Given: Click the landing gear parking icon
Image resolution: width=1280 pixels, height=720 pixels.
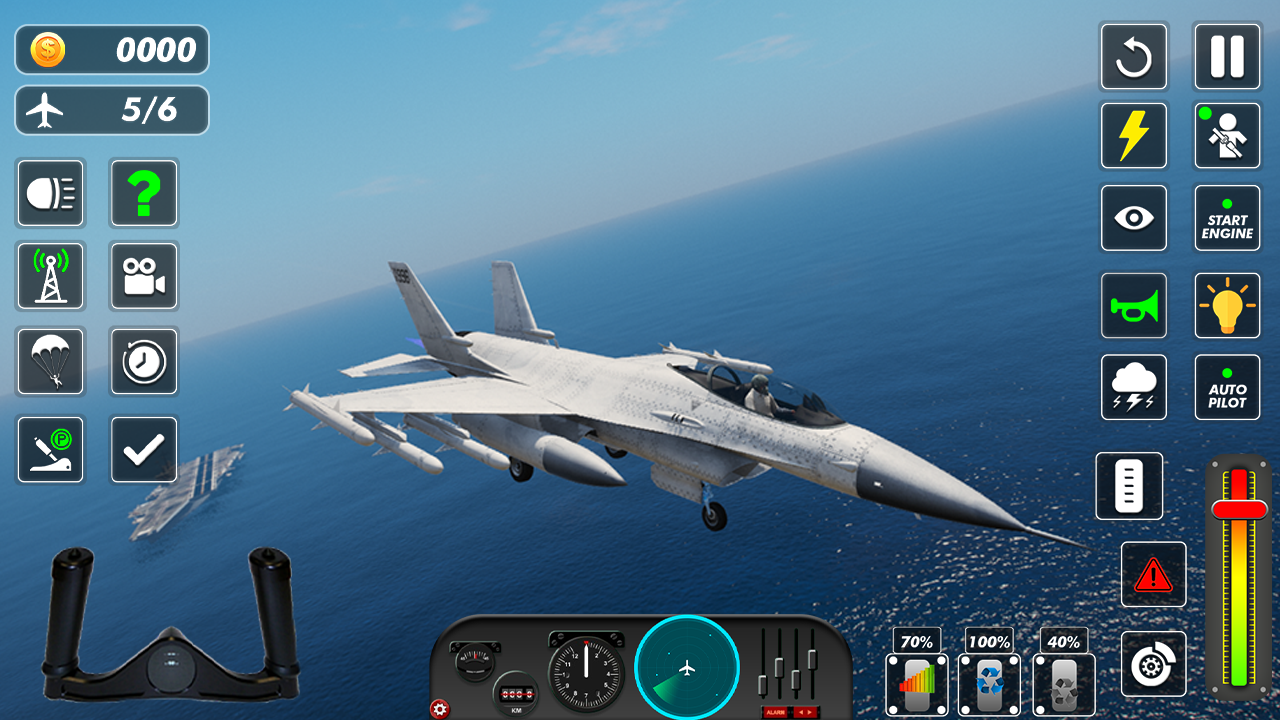Looking at the screenshot, I should coord(50,449).
